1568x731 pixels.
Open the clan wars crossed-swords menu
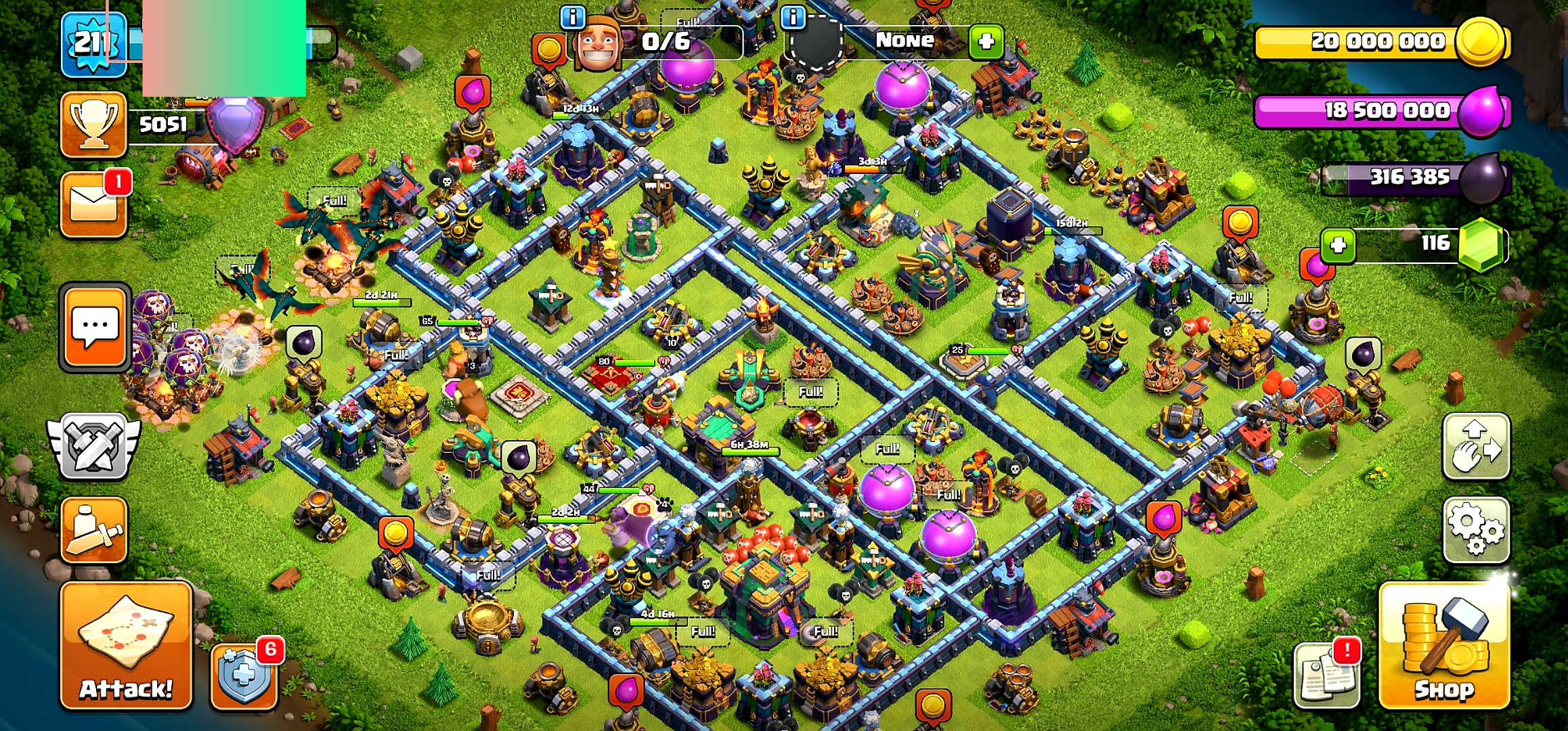[x=93, y=447]
